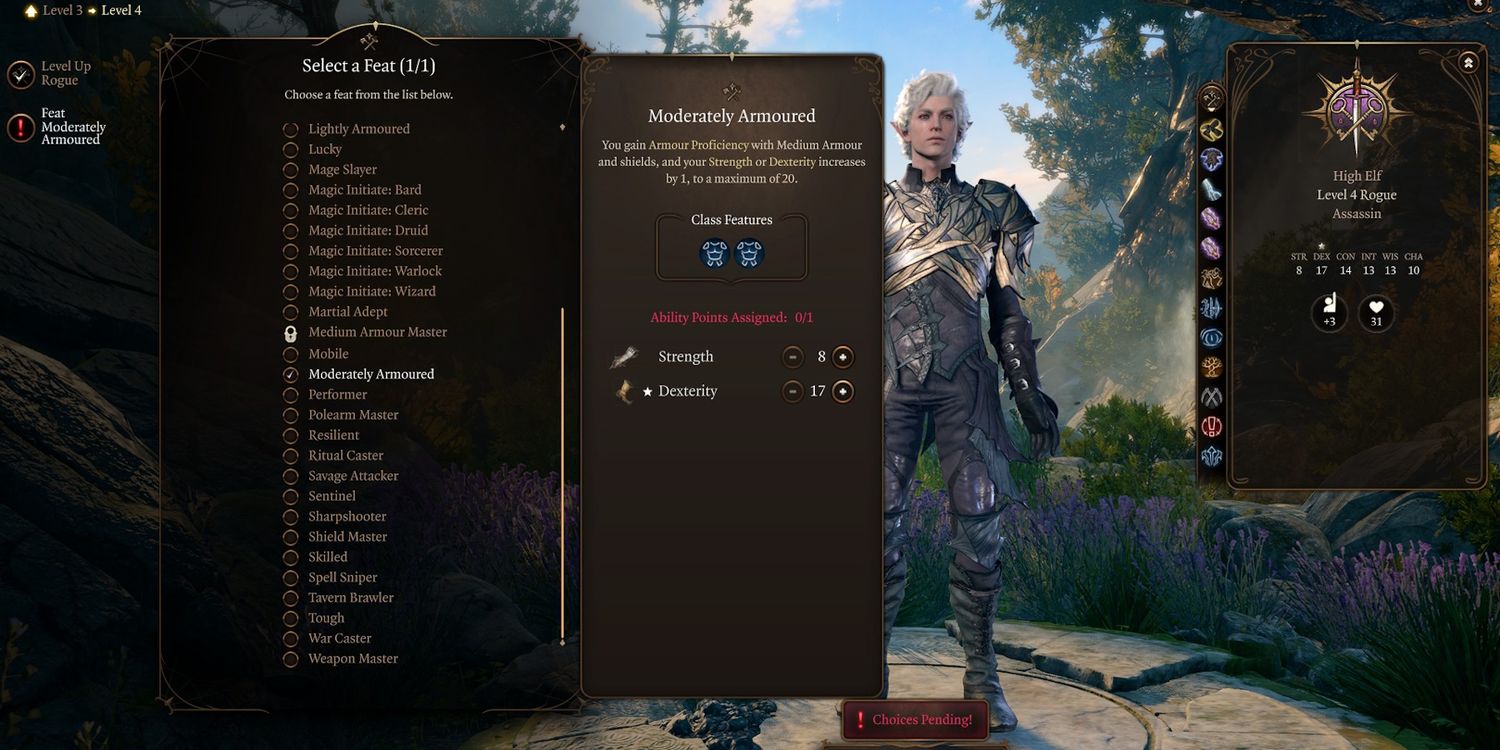Select the Lucky feat

[x=324, y=149]
